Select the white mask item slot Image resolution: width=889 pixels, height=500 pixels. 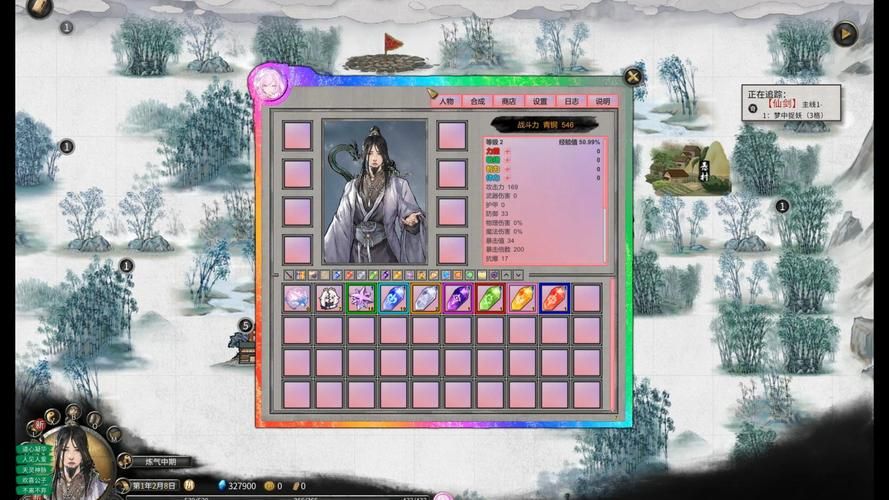[x=329, y=298]
